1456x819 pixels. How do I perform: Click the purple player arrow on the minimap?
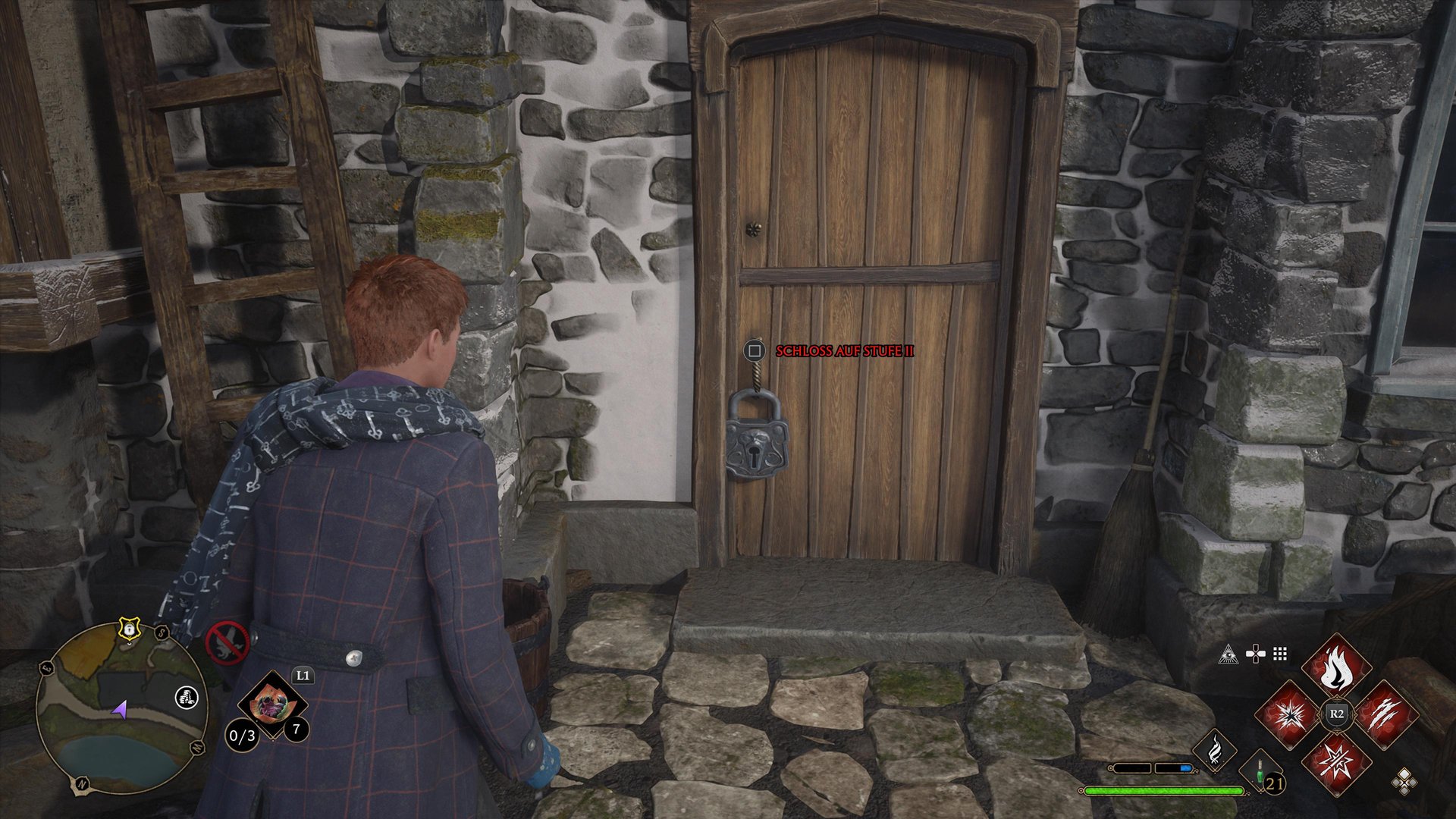[119, 711]
